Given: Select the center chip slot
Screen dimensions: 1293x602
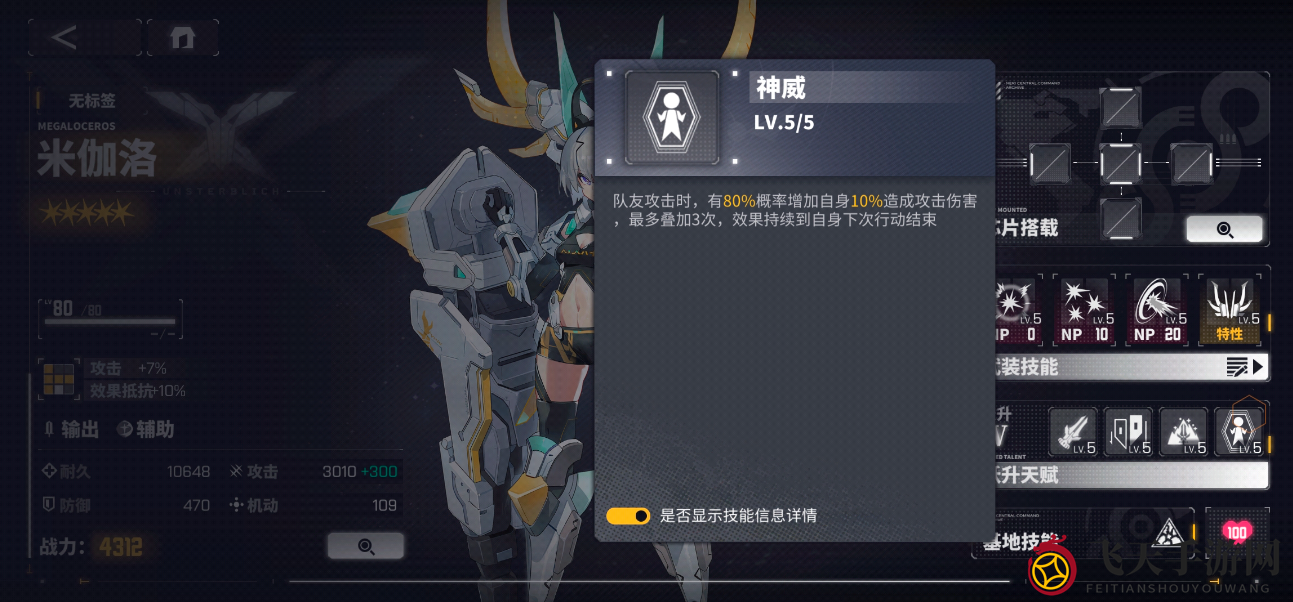Looking at the screenshot, I should [1120, 162].
